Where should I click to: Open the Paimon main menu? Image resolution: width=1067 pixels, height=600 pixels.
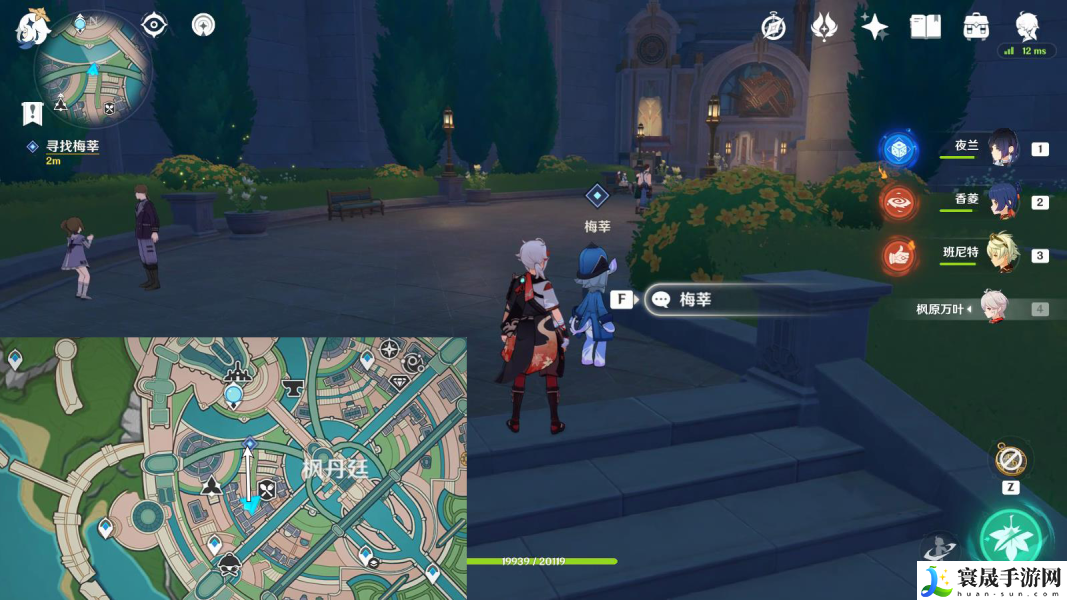(x=32, y=26)
